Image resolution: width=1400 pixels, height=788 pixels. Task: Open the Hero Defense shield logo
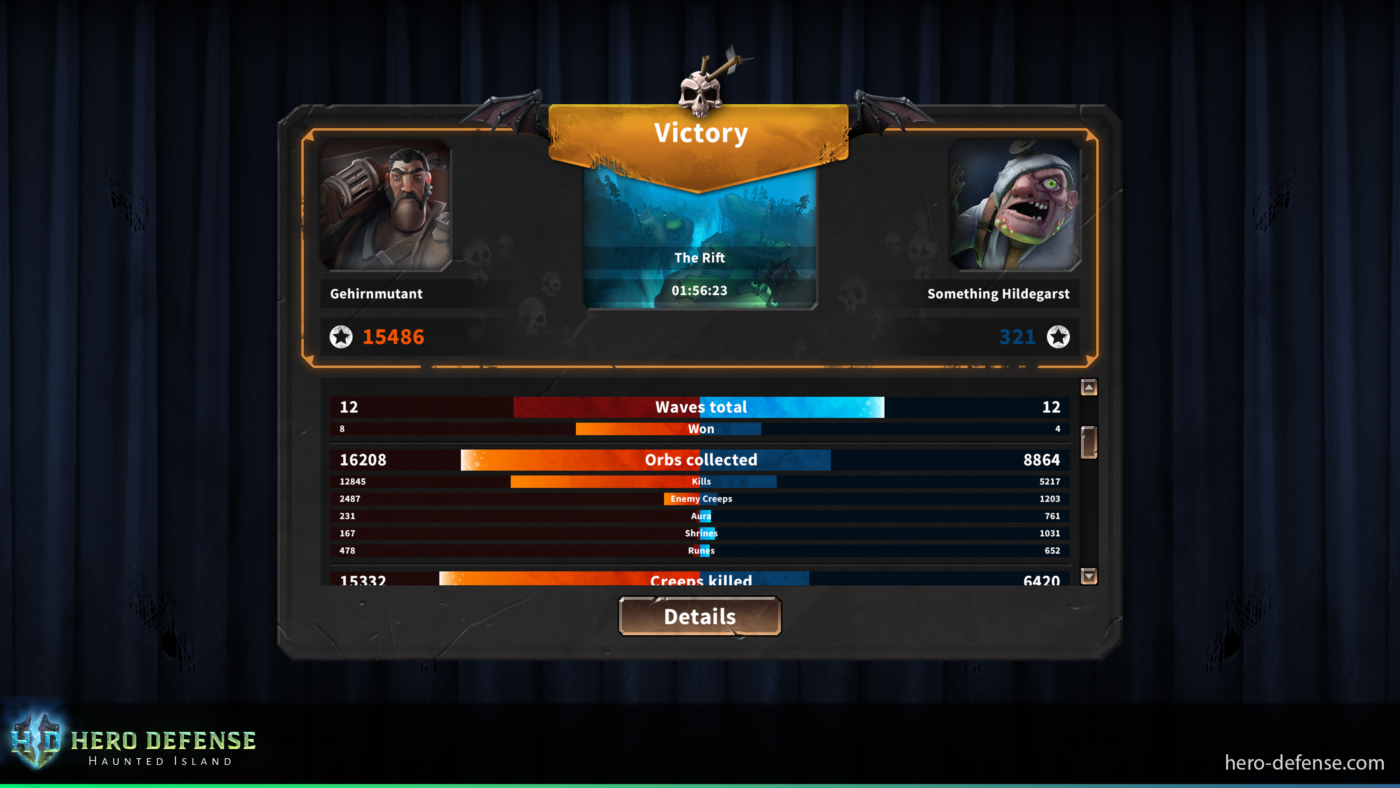(35, 740)
